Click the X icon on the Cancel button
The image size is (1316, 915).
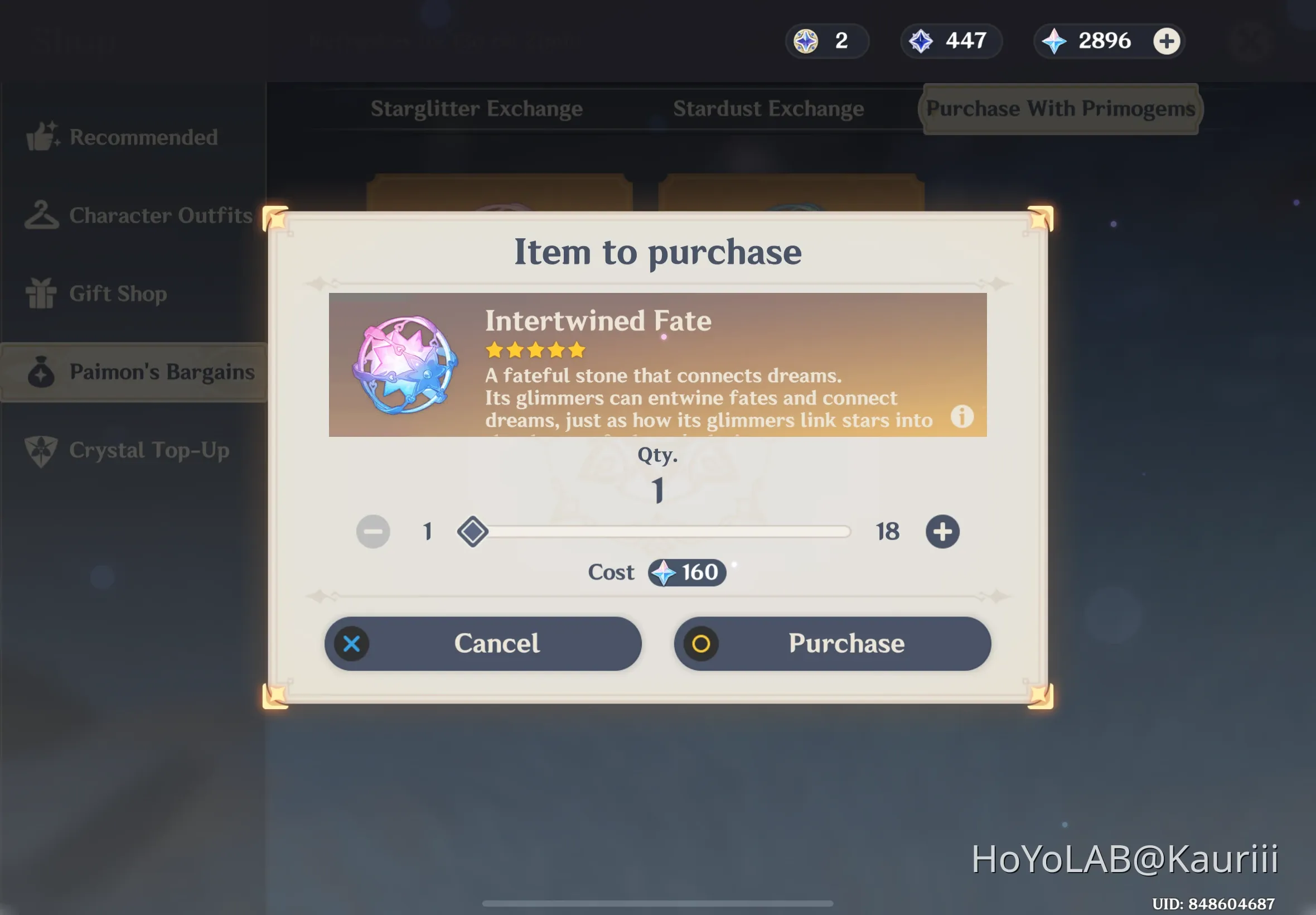(351, 643)
